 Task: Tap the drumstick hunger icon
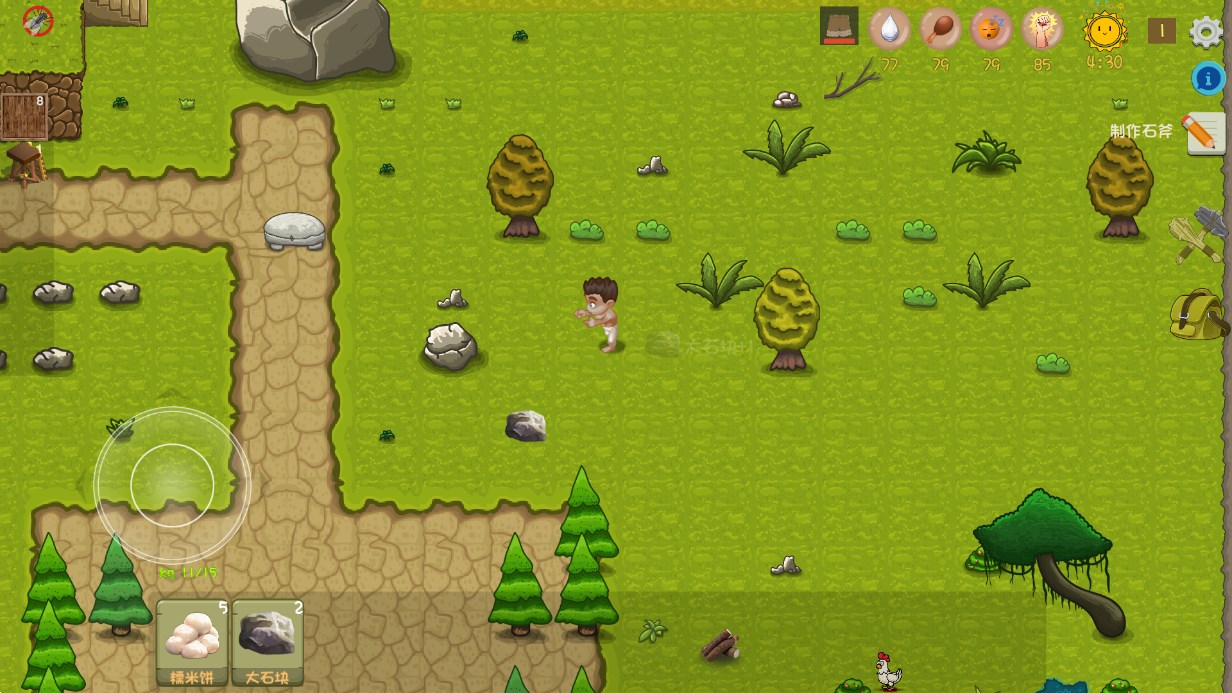(x=939, y=29)
